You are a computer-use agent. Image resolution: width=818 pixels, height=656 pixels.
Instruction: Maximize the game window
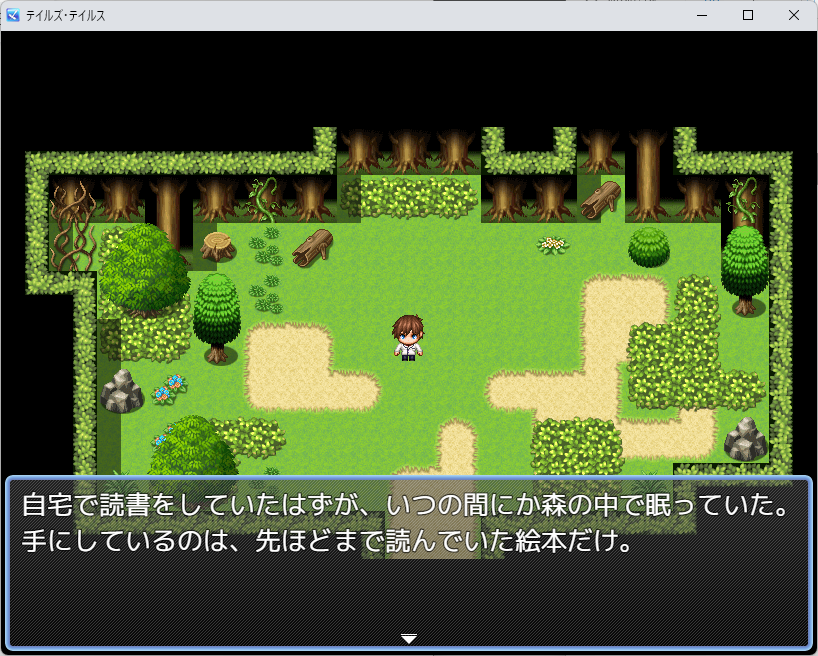(x=747, y=16)
